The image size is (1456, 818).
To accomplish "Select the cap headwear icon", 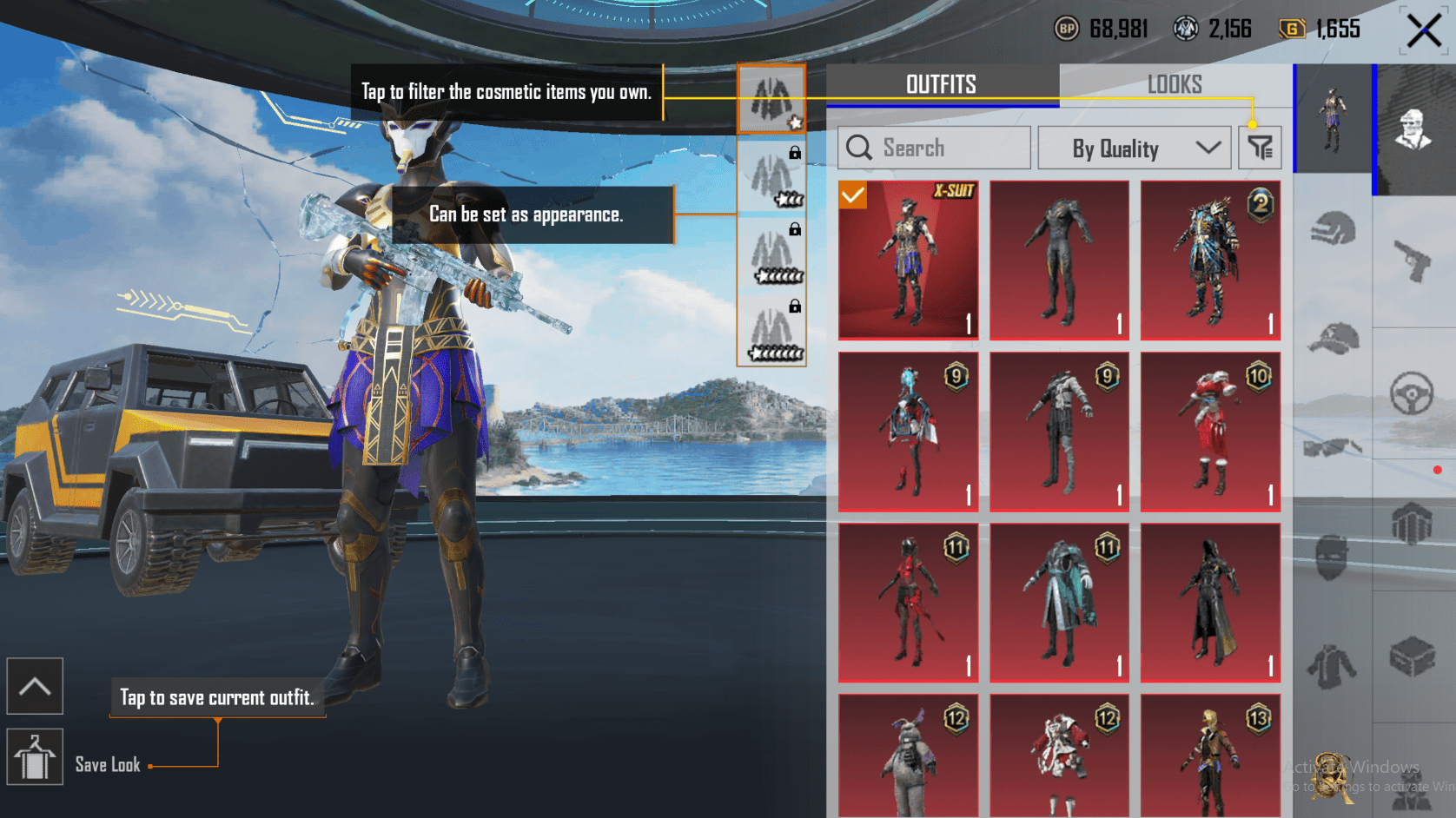I will coord(1331,338).
